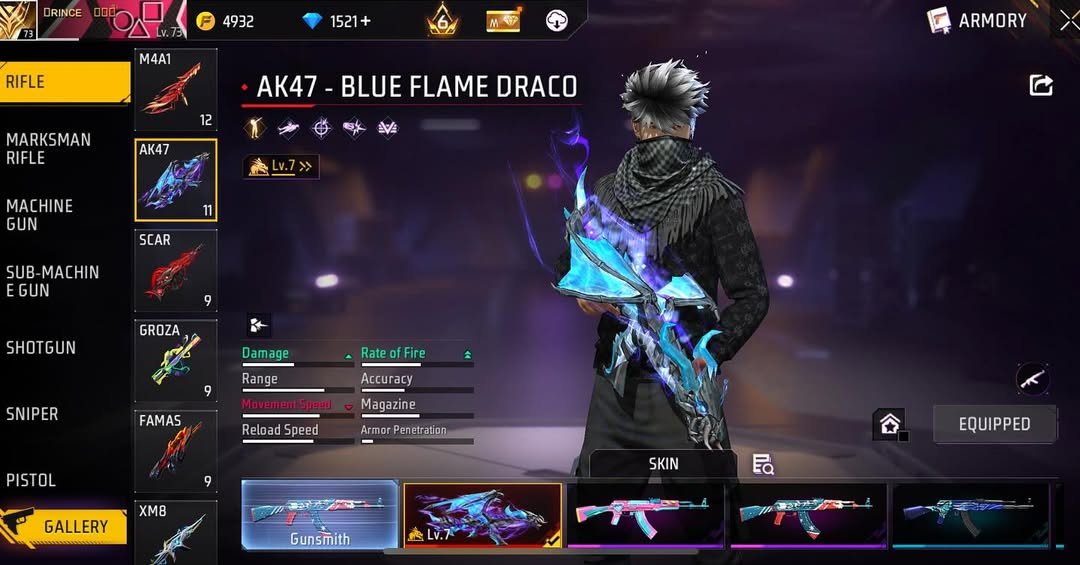Switch to Marksman Rifle category

(49, 148)
